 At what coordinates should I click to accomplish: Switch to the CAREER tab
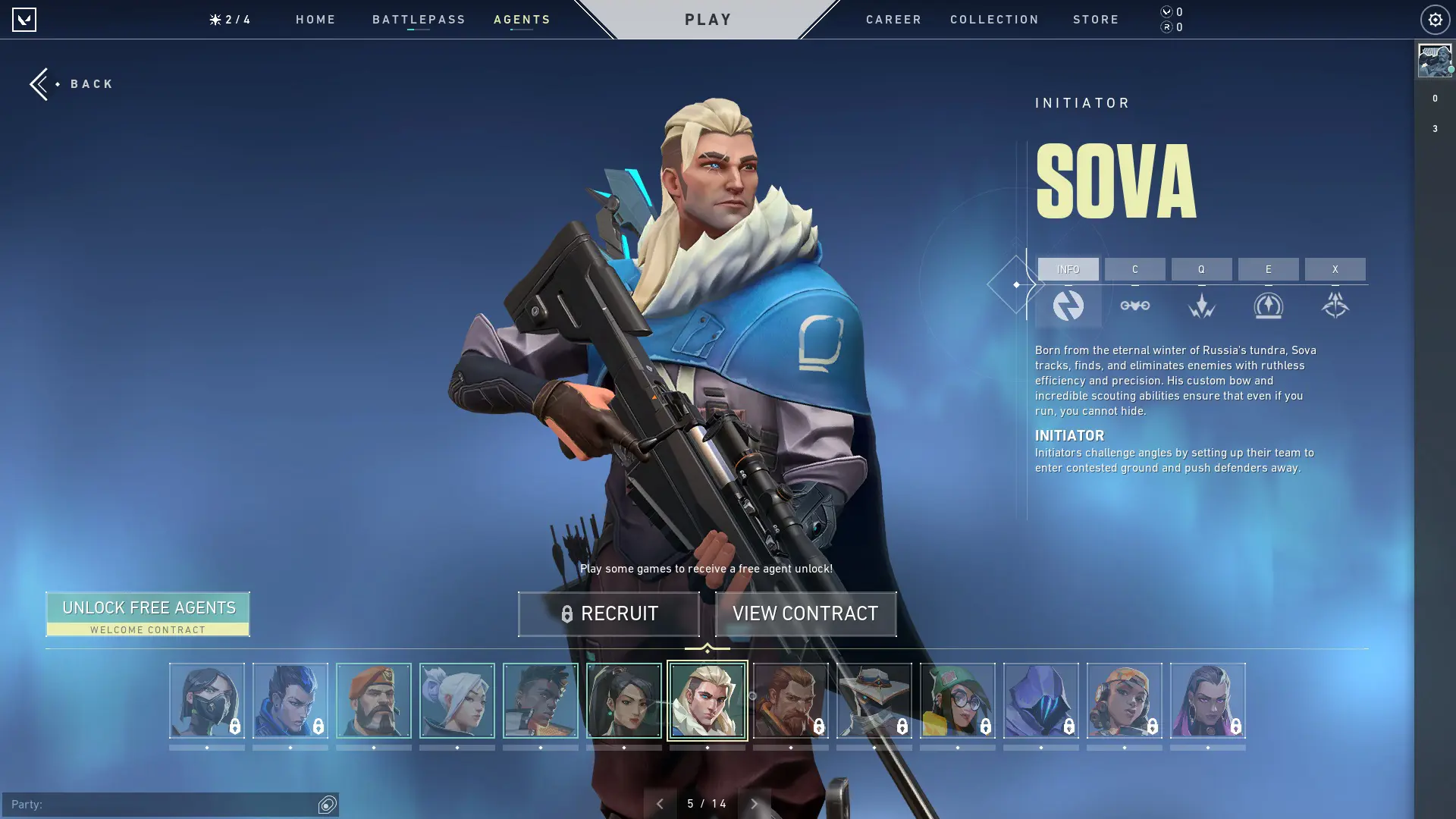(893, 20)
